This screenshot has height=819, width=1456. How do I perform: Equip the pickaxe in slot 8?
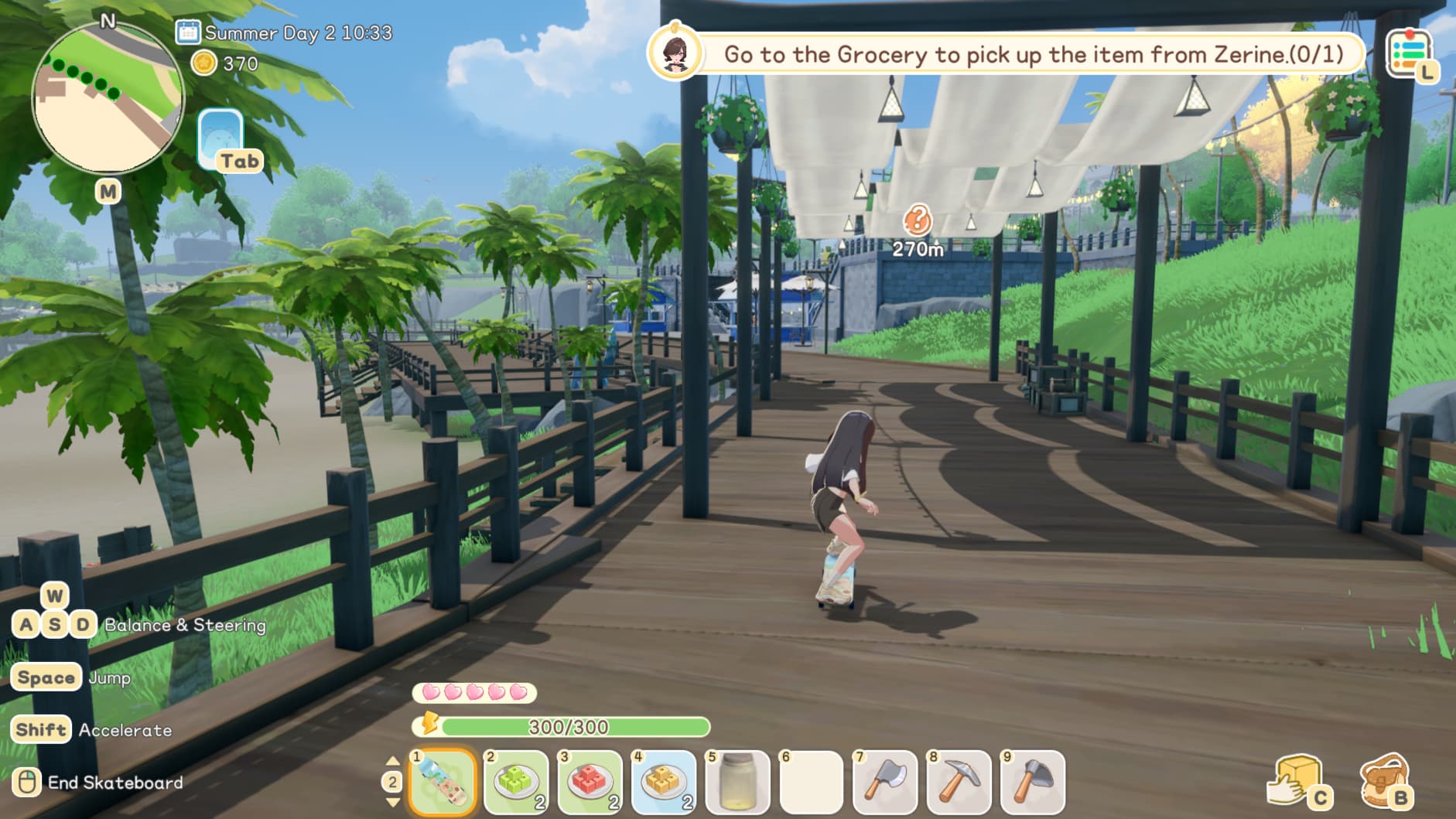point(959,782)
